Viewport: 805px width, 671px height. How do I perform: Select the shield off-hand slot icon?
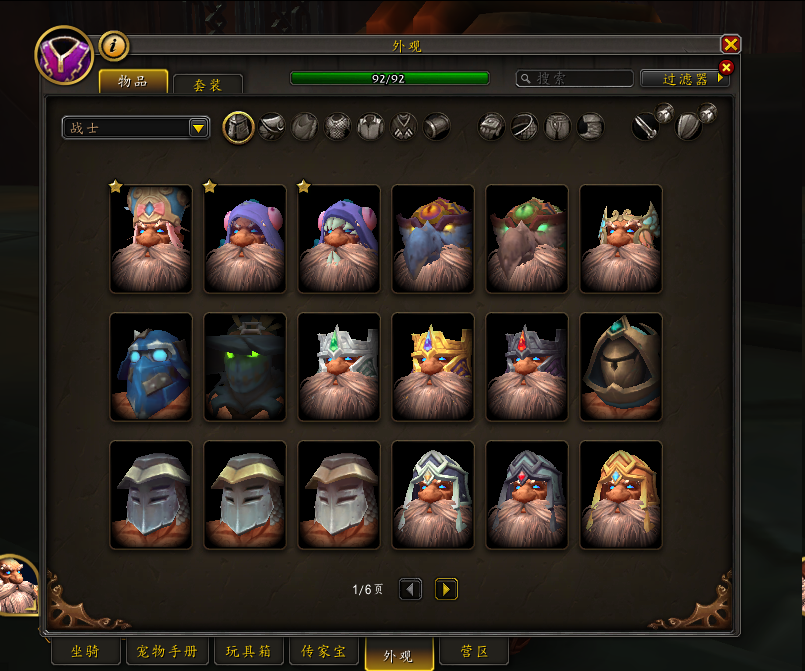pos(689,127)
